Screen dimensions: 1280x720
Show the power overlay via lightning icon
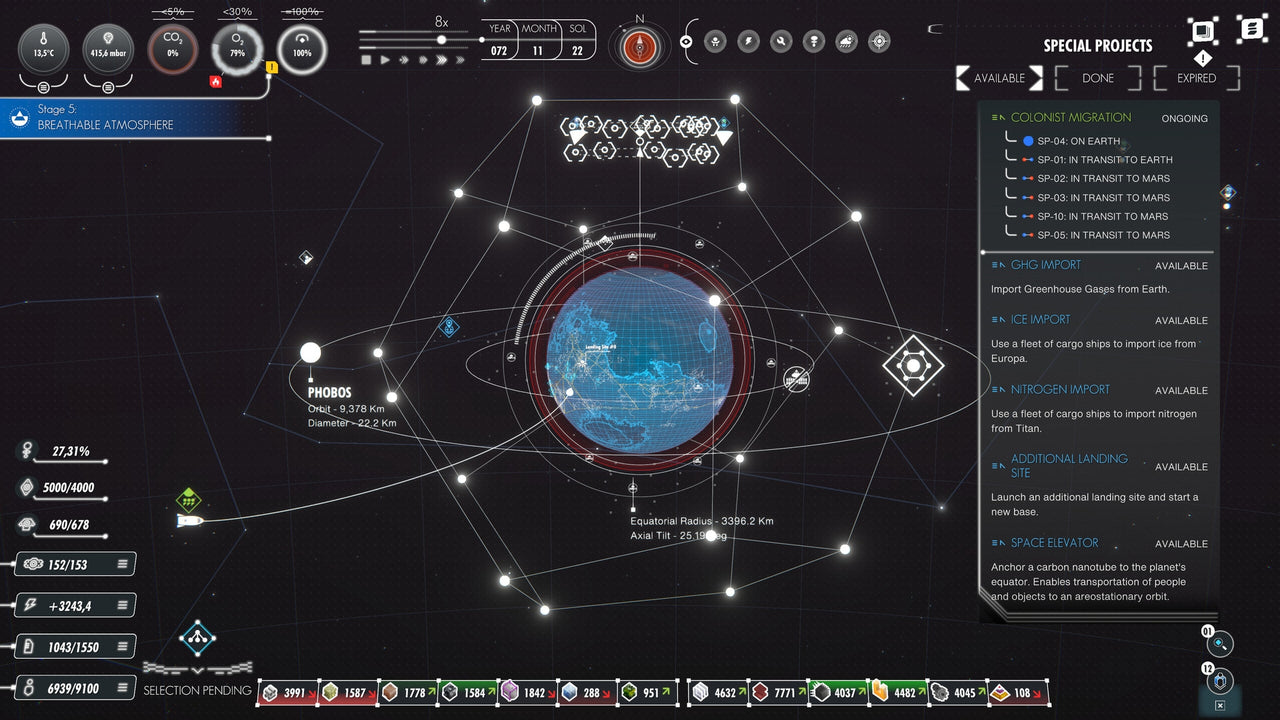point(748,41)
